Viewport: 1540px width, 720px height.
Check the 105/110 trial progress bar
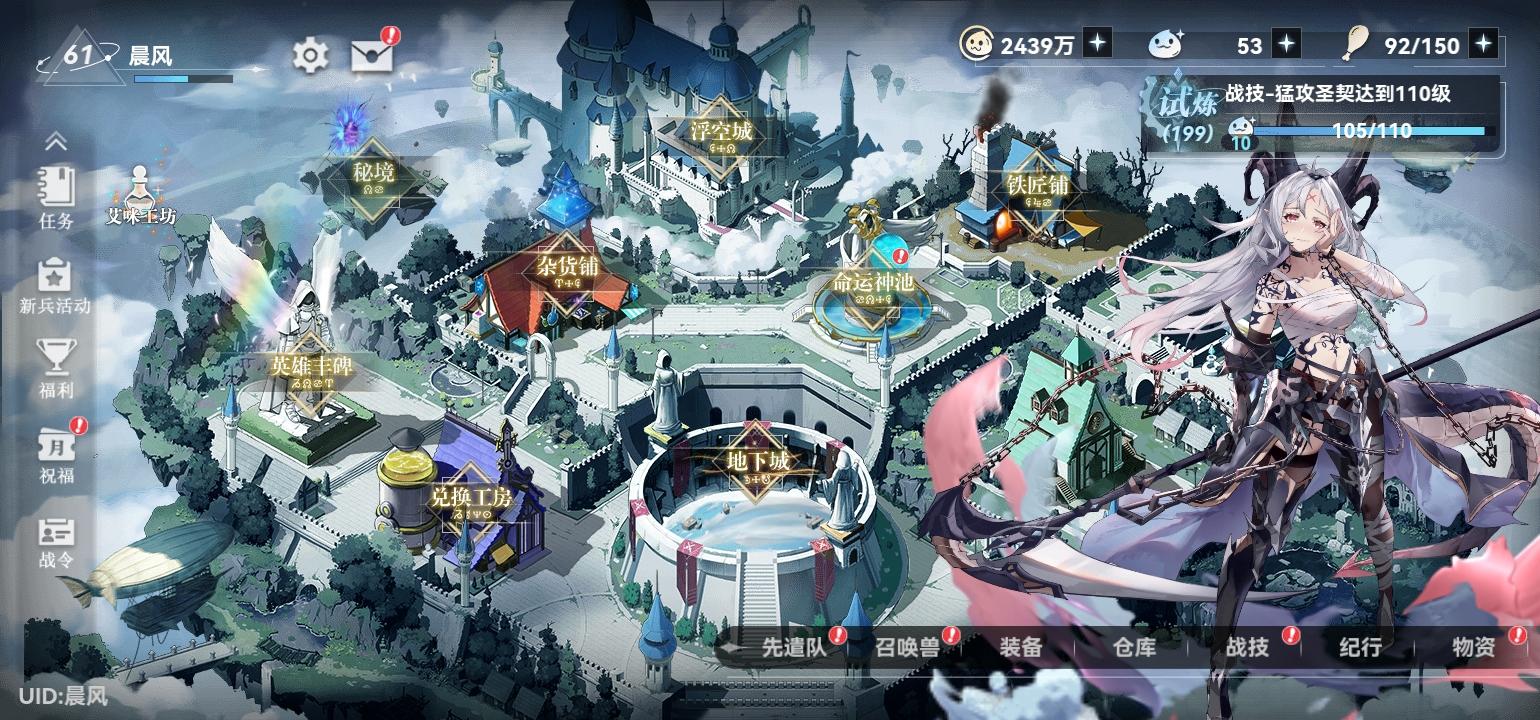click(1370, 131)
